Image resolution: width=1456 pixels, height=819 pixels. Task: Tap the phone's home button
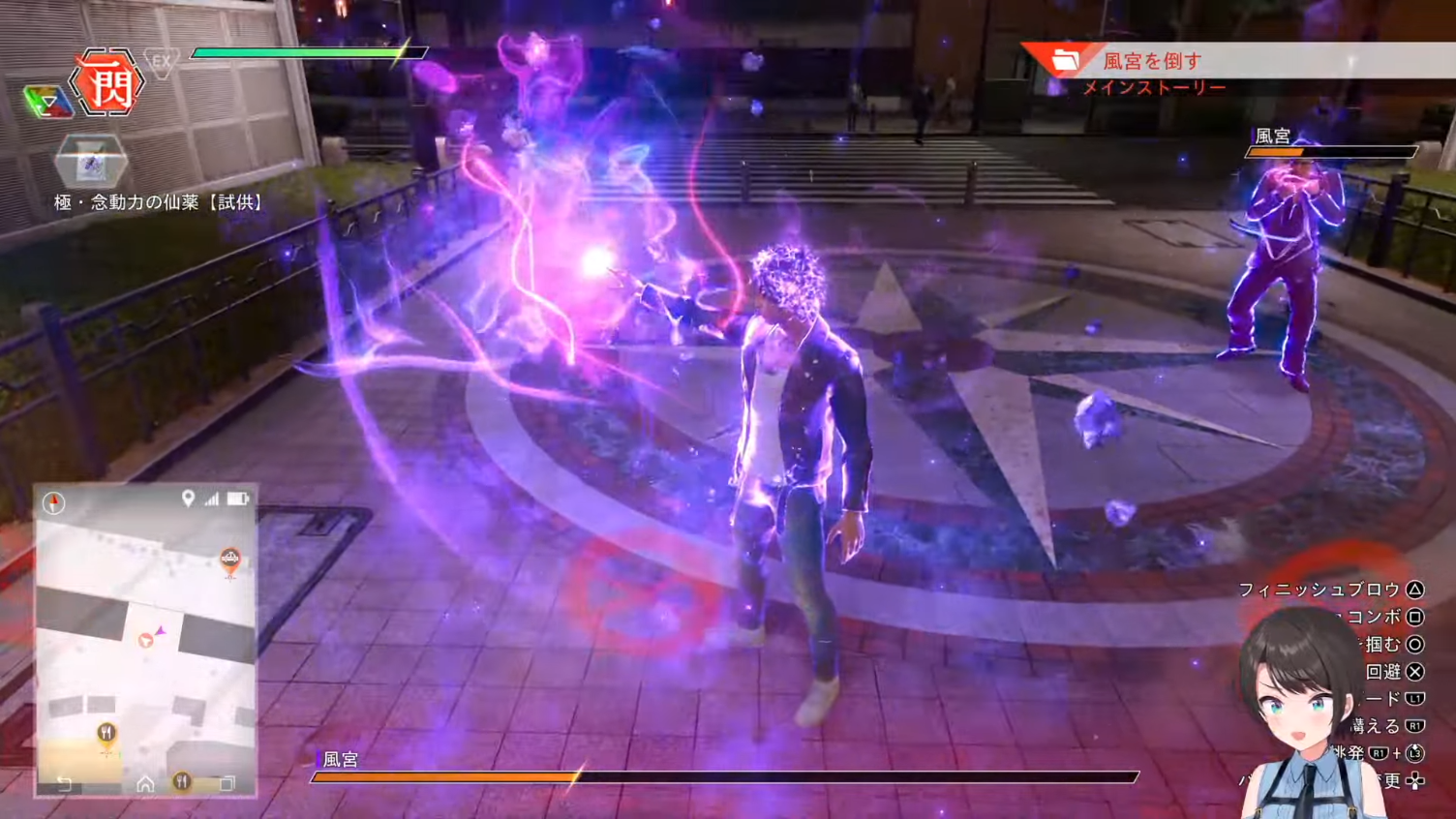point(145,784)
